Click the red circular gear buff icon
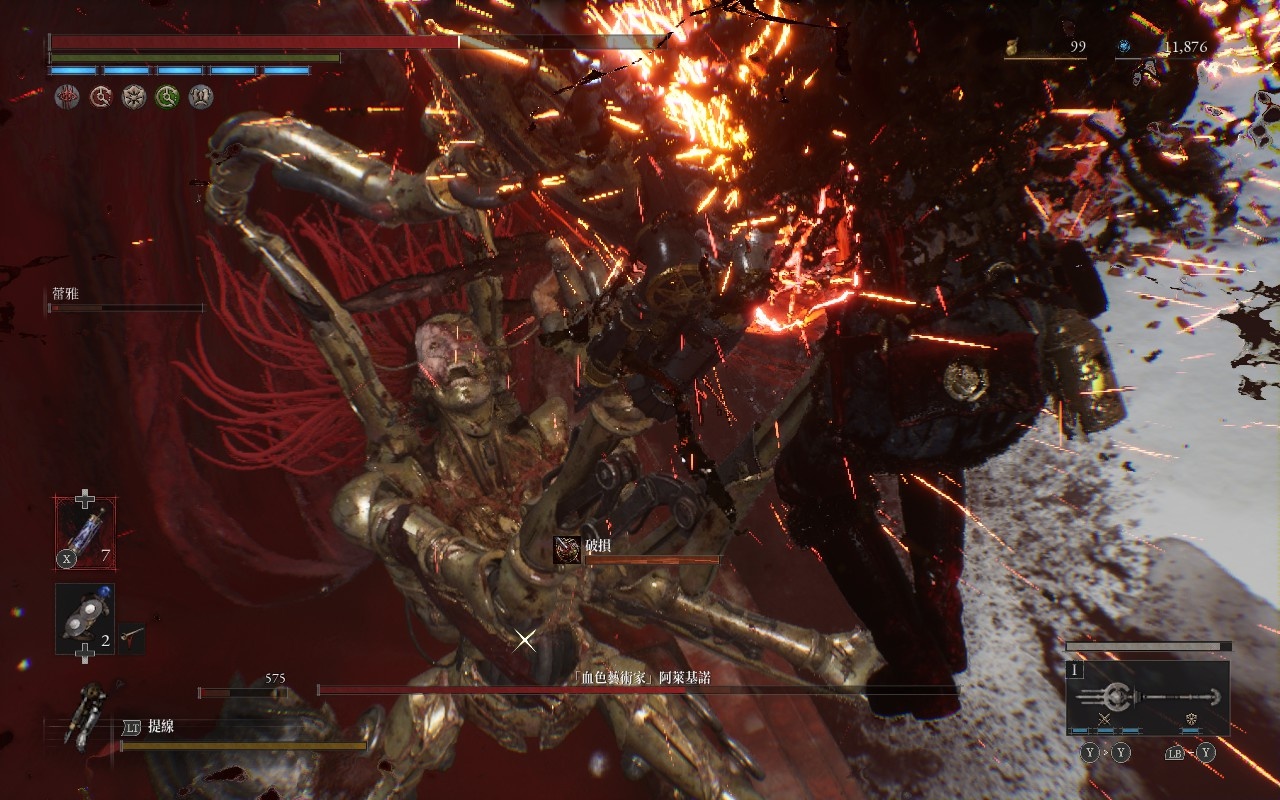 pos(101,97)
